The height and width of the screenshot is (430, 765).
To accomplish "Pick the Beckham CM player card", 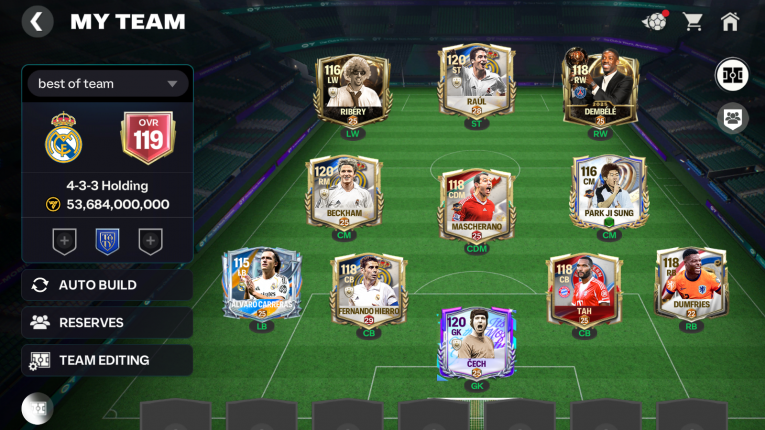I will point(344,192).
